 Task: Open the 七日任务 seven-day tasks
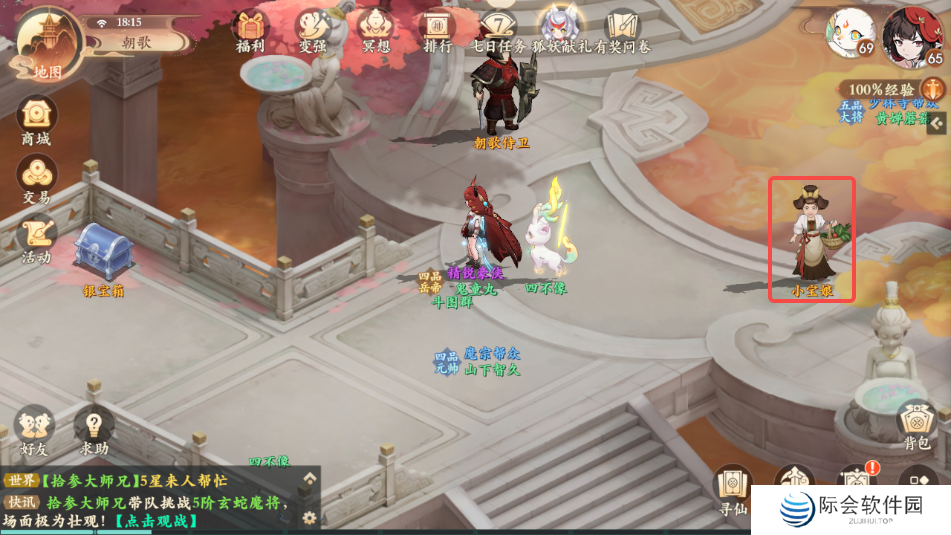(499, 30)
